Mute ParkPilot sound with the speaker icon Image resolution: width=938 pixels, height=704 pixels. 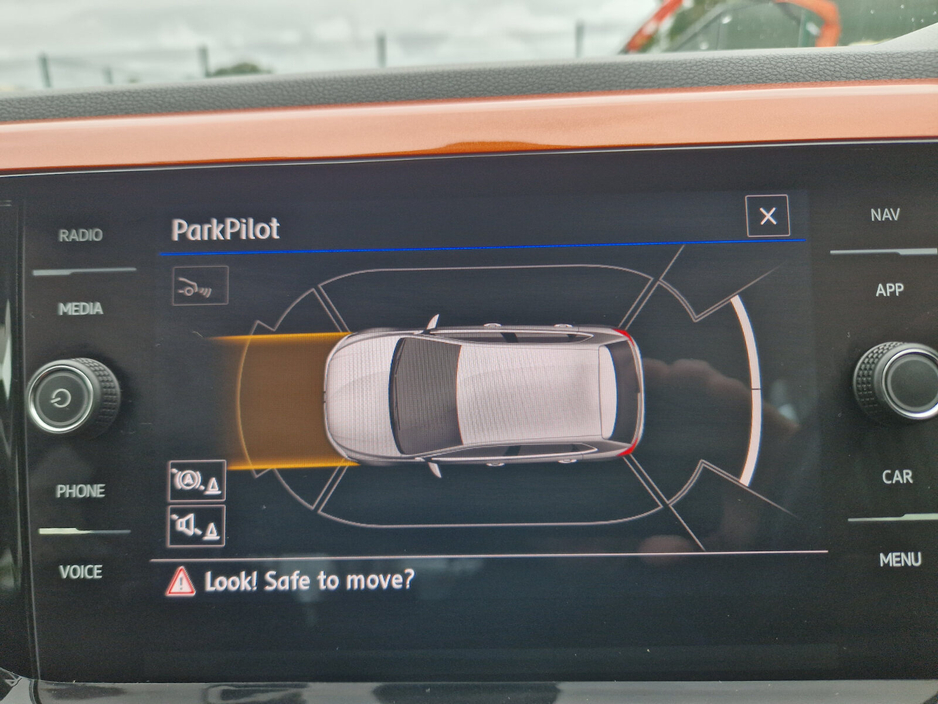pyautogui.click(x=196, y=525)
